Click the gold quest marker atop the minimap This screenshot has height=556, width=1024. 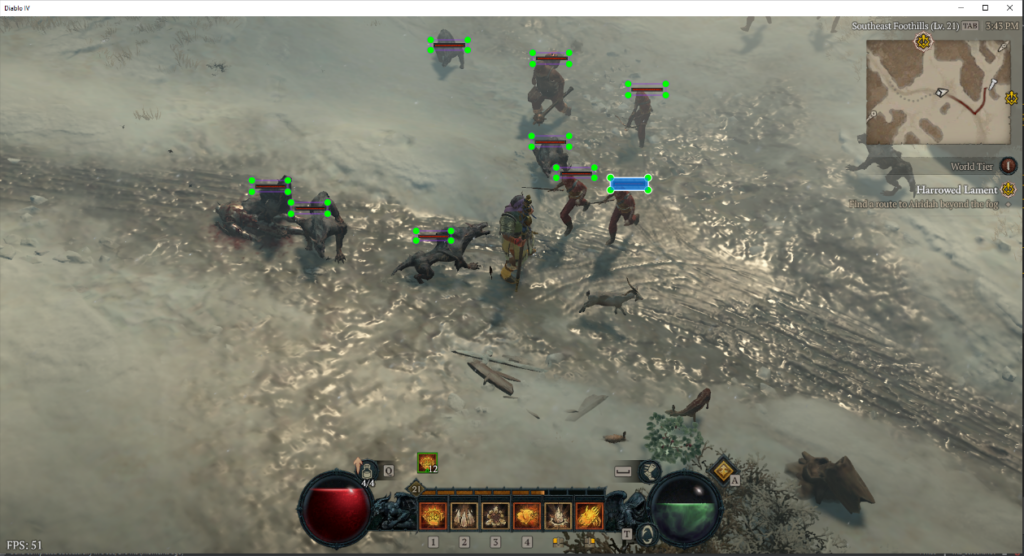pyautogui.click(x=921, y=42)
